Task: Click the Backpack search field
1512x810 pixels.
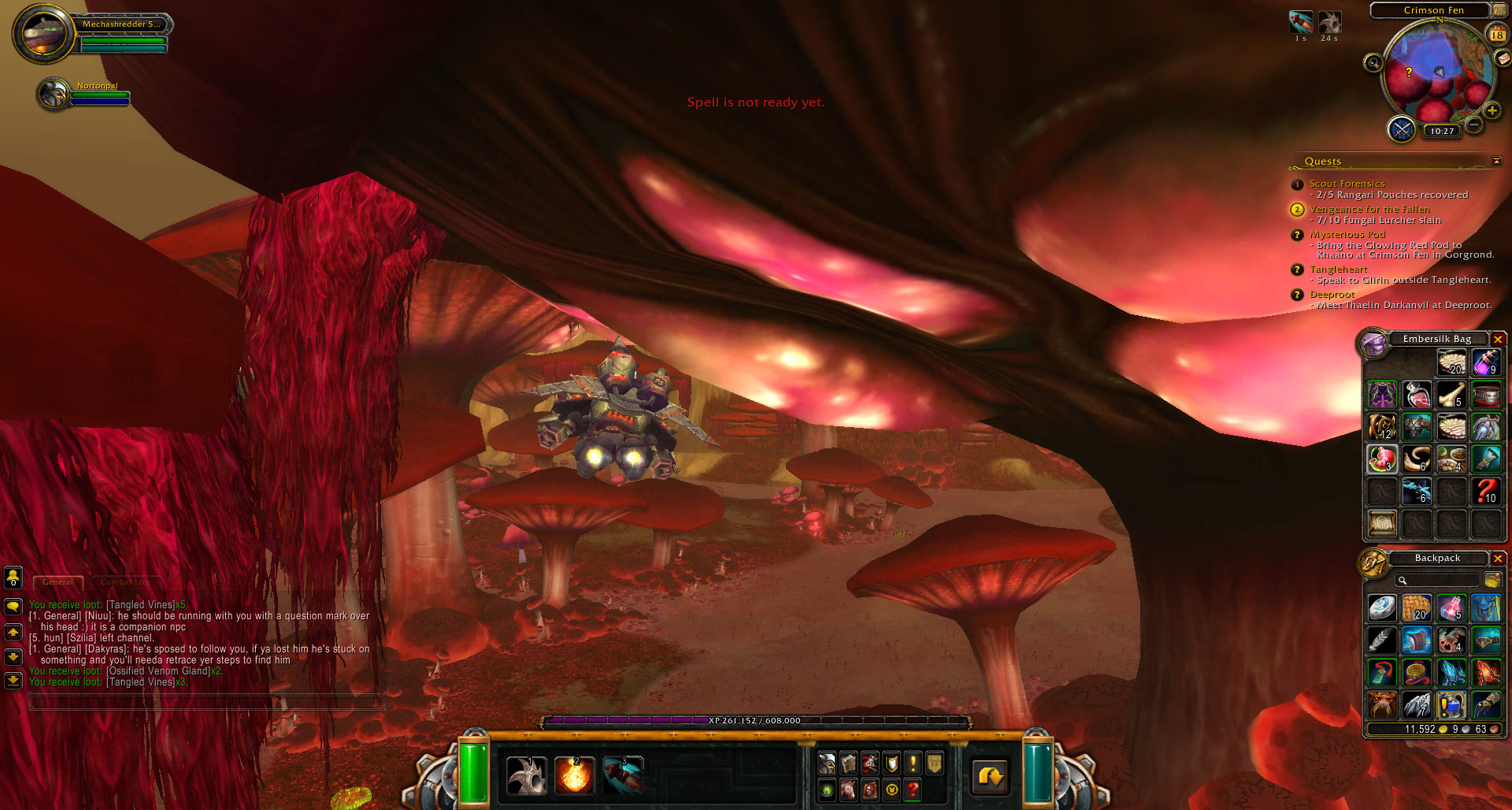Action: 1439,581
